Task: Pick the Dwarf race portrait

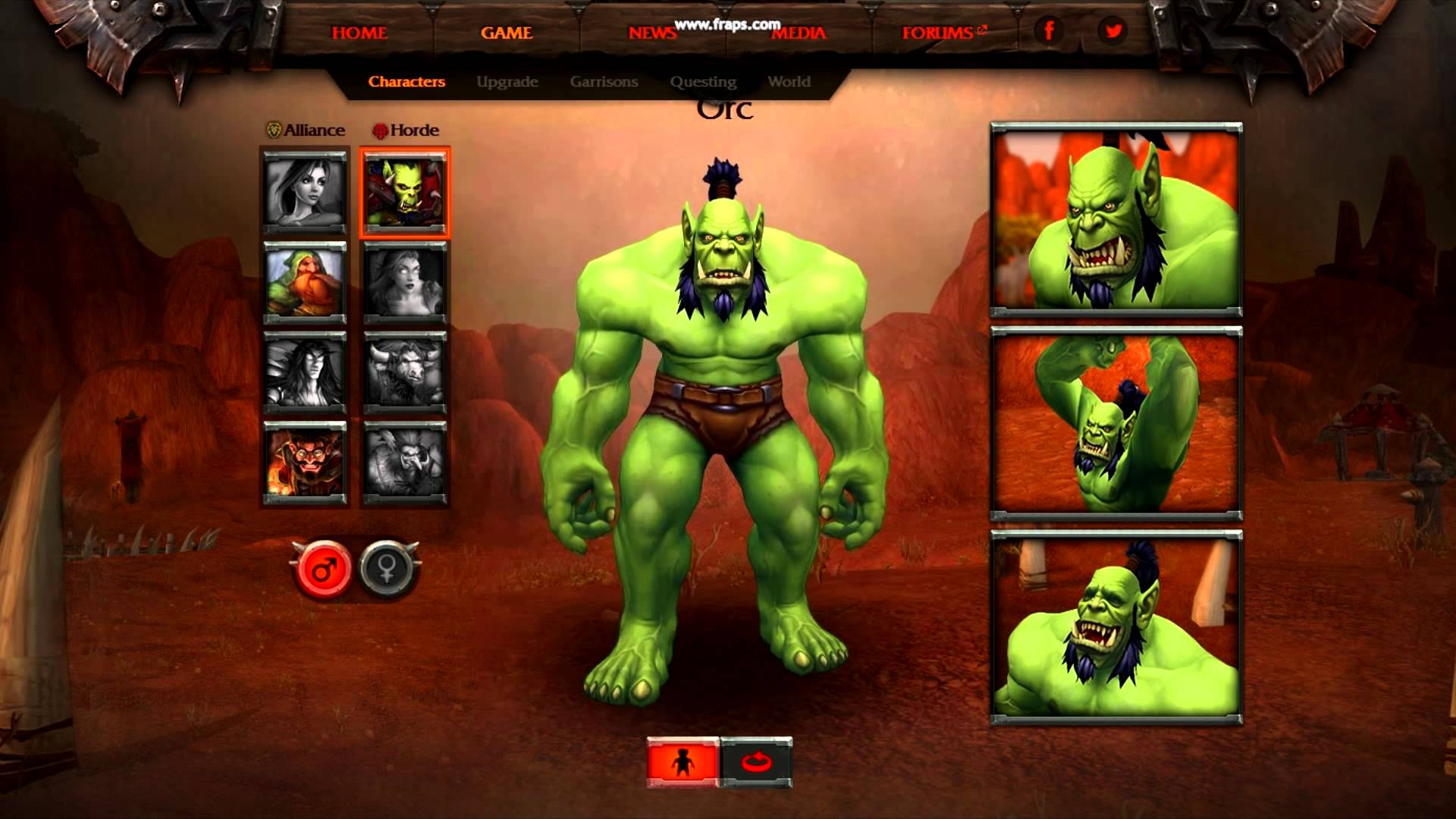Action: tap(305, 281)
